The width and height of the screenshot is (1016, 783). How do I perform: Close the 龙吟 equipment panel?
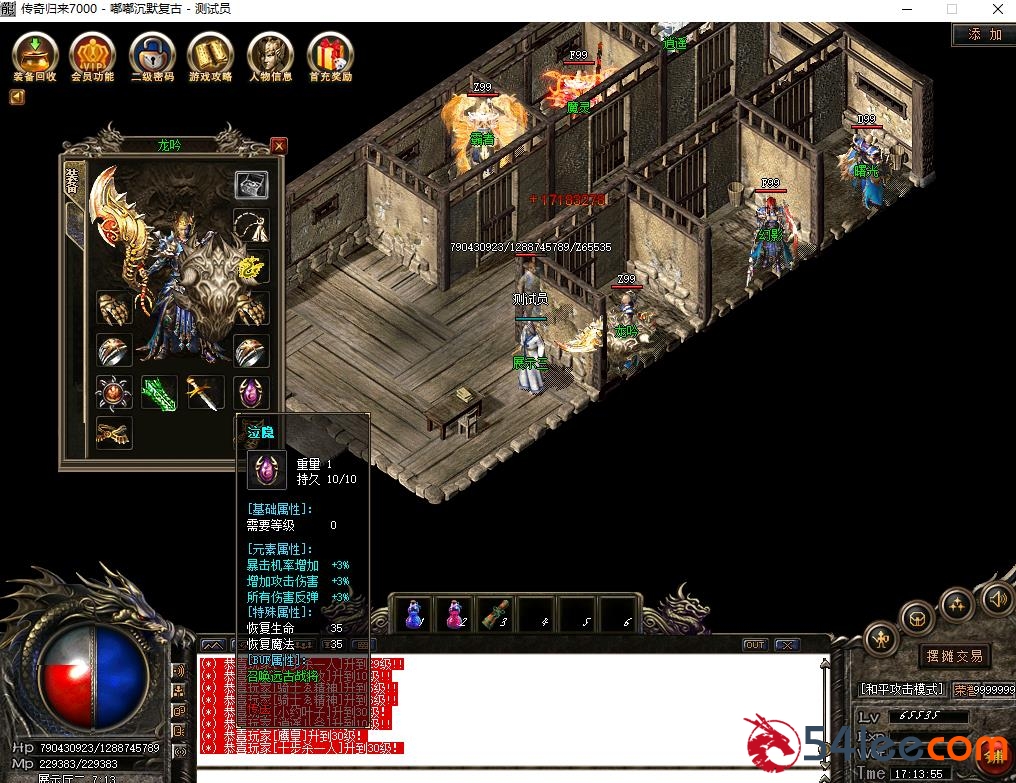point(279,146)
